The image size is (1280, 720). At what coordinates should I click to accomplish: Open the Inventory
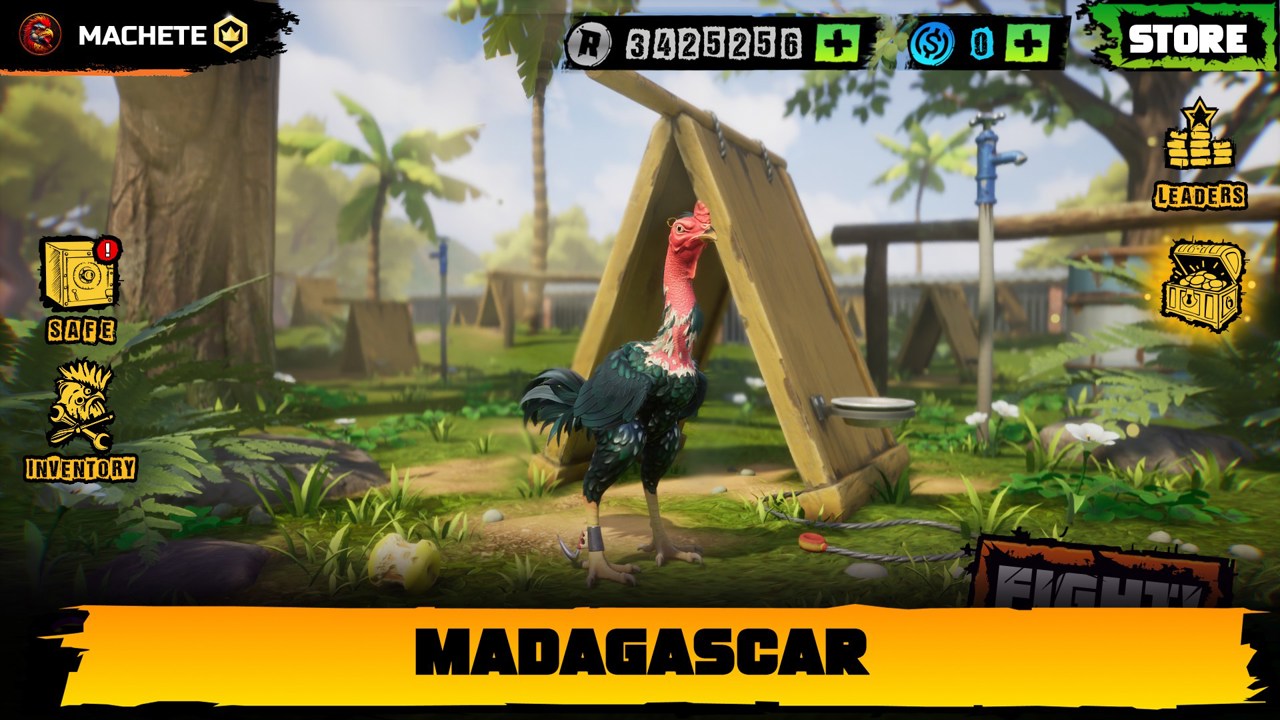[x=80, y=420]
